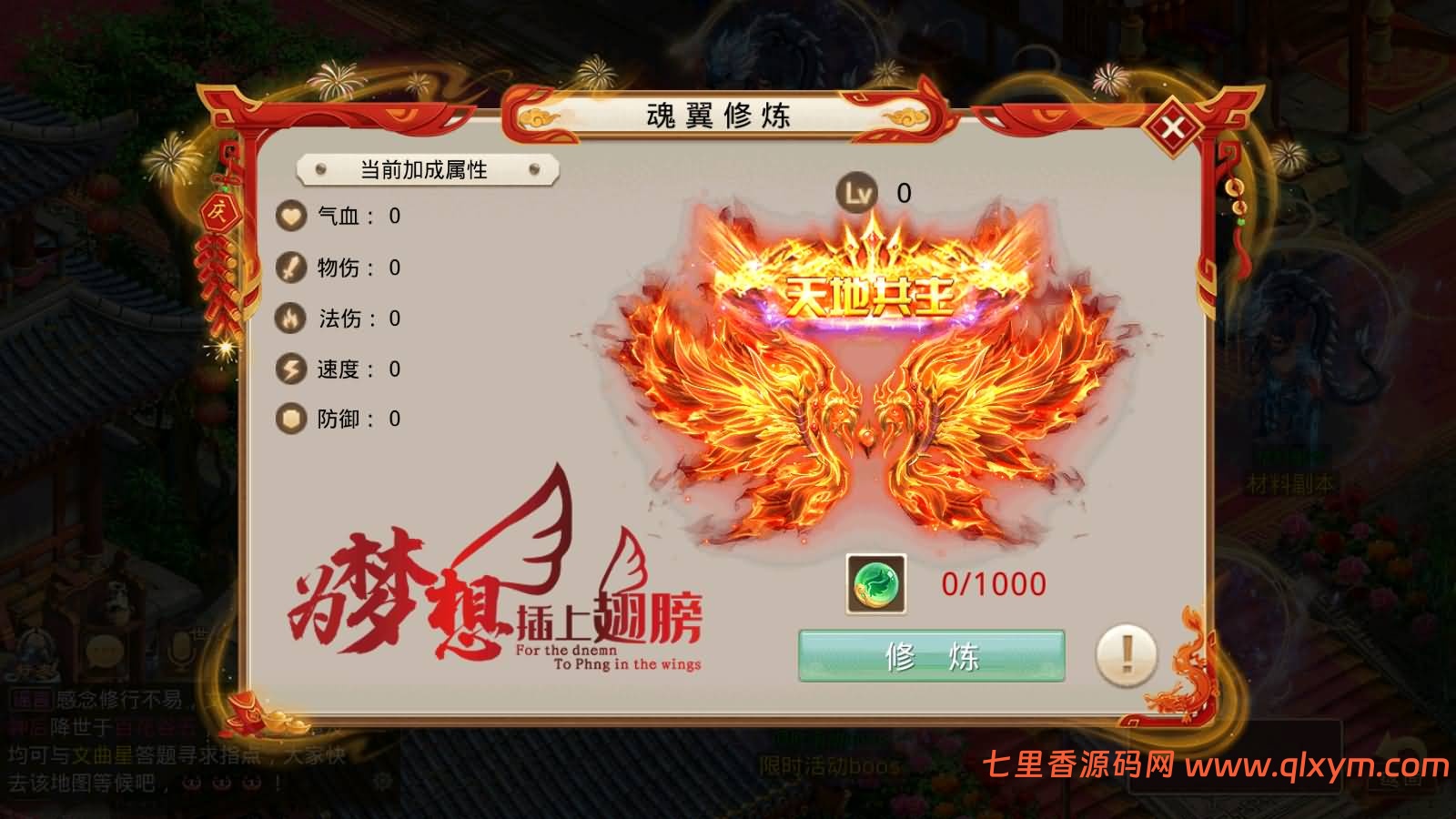Open chat with the speech bubble icon
Image resolution: width=1456 pixels, height=819 pixels.
(105, 652)
